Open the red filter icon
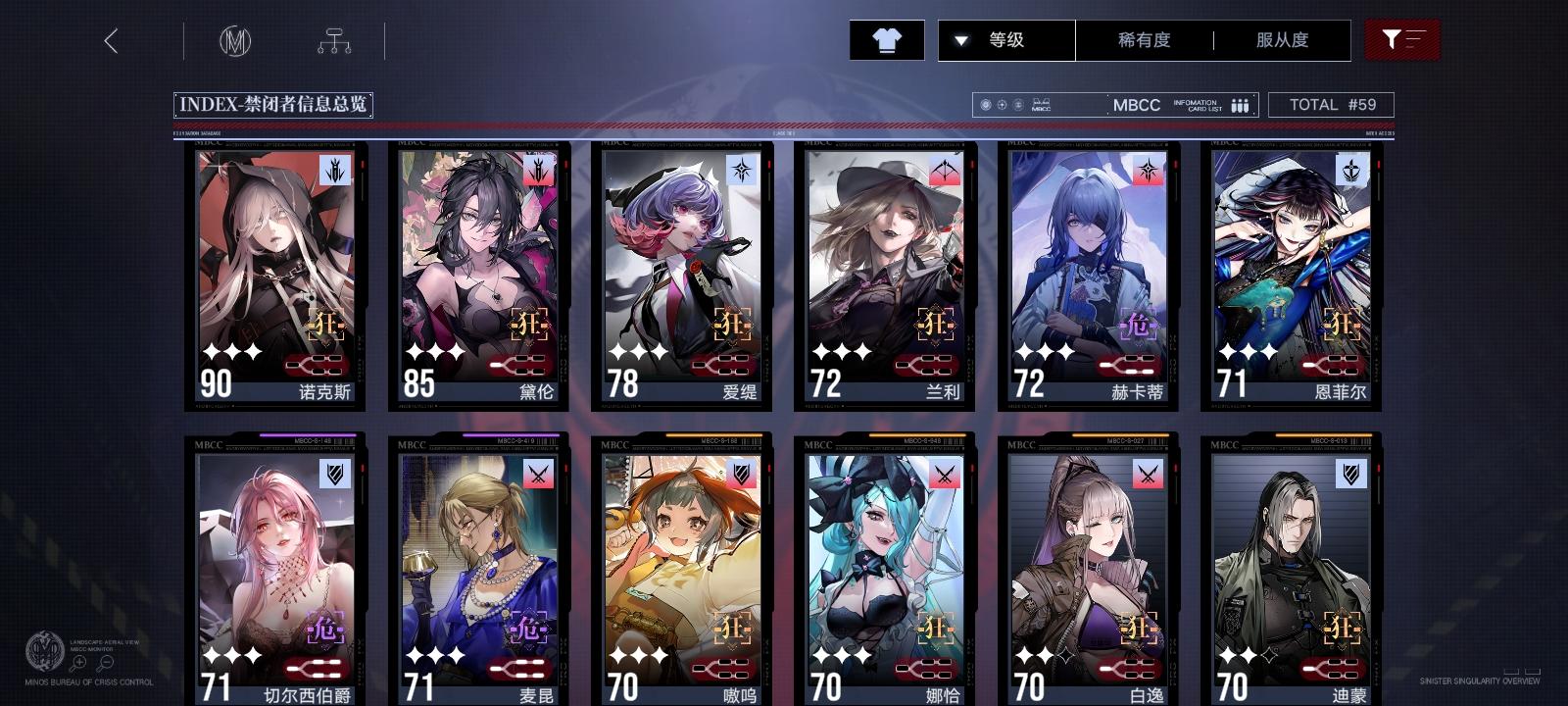The height and width of the screenshot is (706, 1568). (x=1403, y=39)
